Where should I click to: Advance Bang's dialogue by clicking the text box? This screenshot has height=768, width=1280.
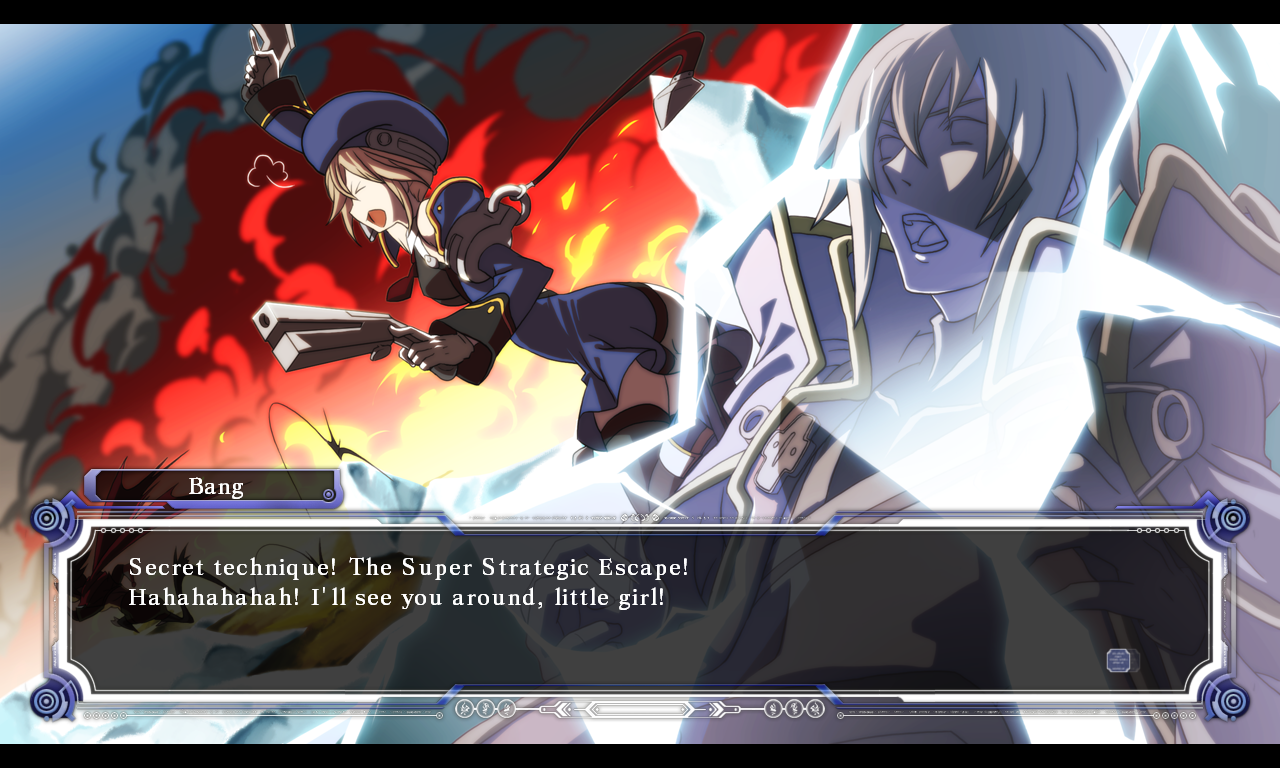[640, 608]
